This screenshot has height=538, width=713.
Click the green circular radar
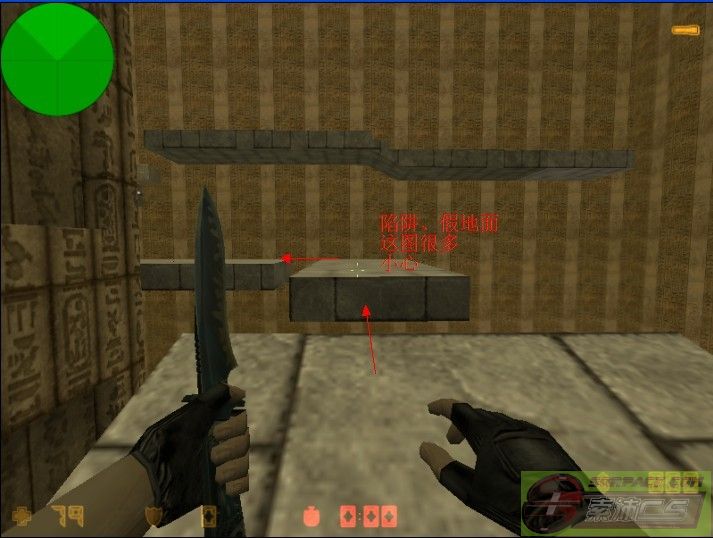tap(57, 58)
